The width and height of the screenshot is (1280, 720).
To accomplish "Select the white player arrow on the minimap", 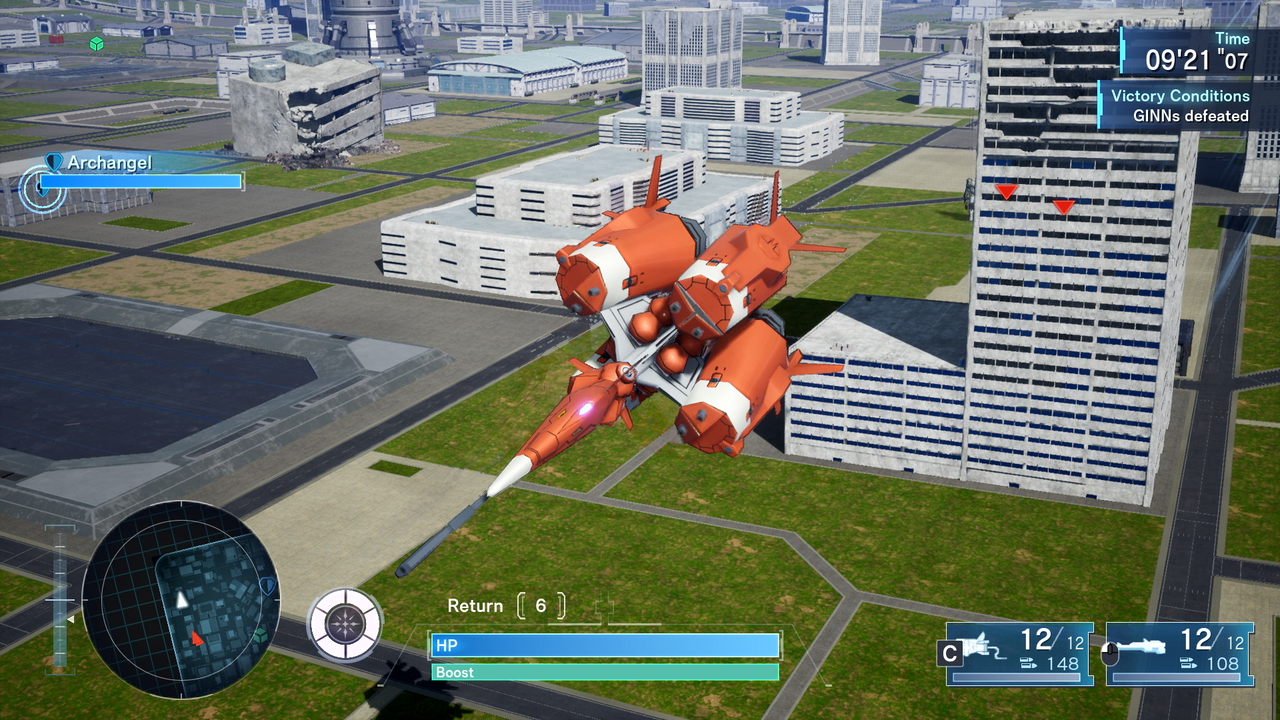I will click(x=180, y=603).
